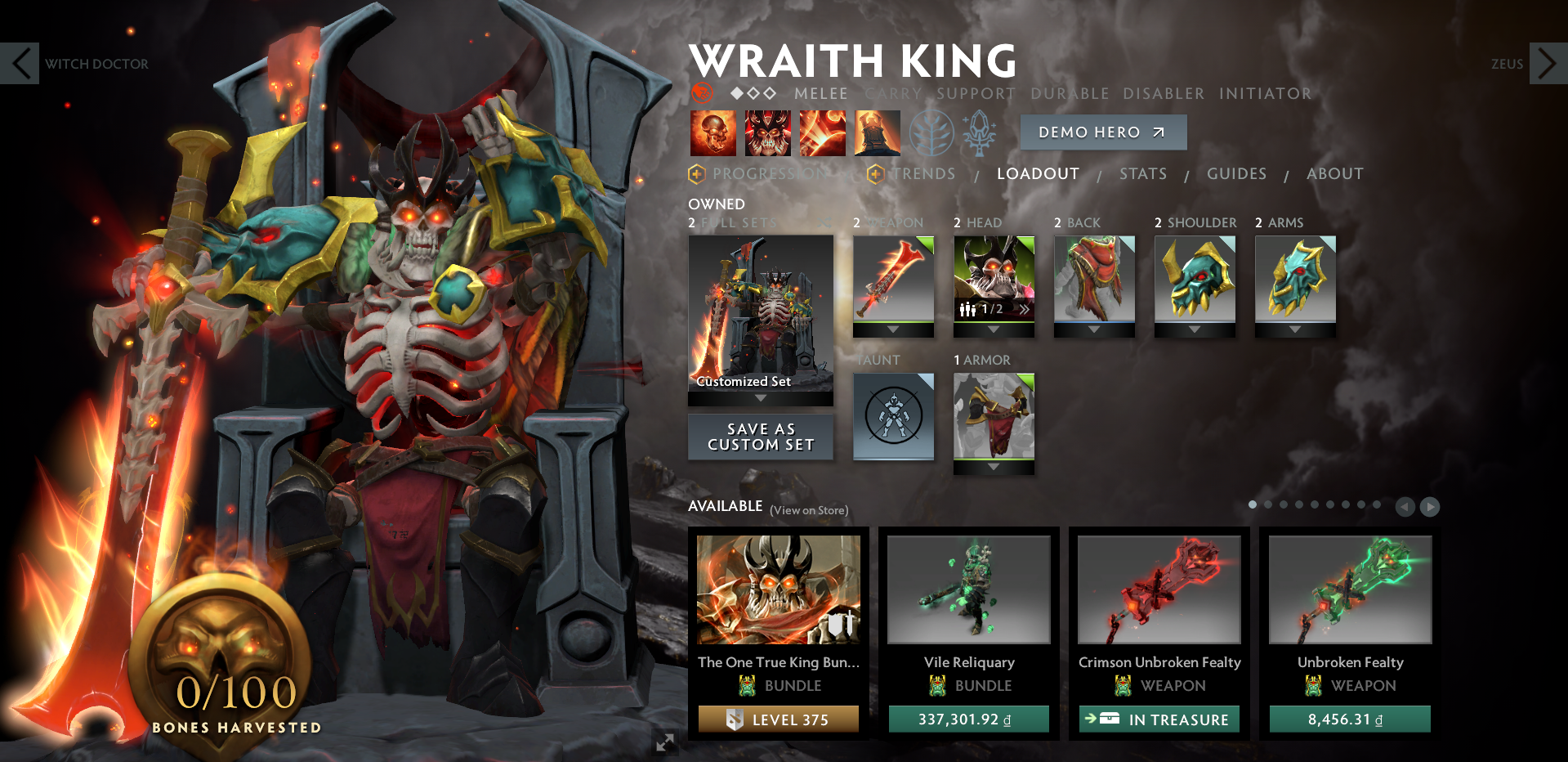Expand the equipped Weapon slot dropdown

[x=893, y=330]
